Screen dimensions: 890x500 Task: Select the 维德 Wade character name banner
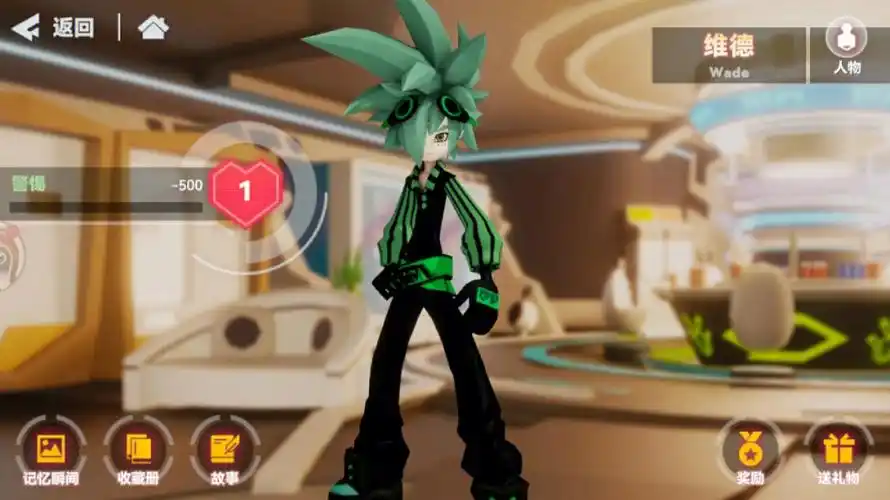coord(729,54)
